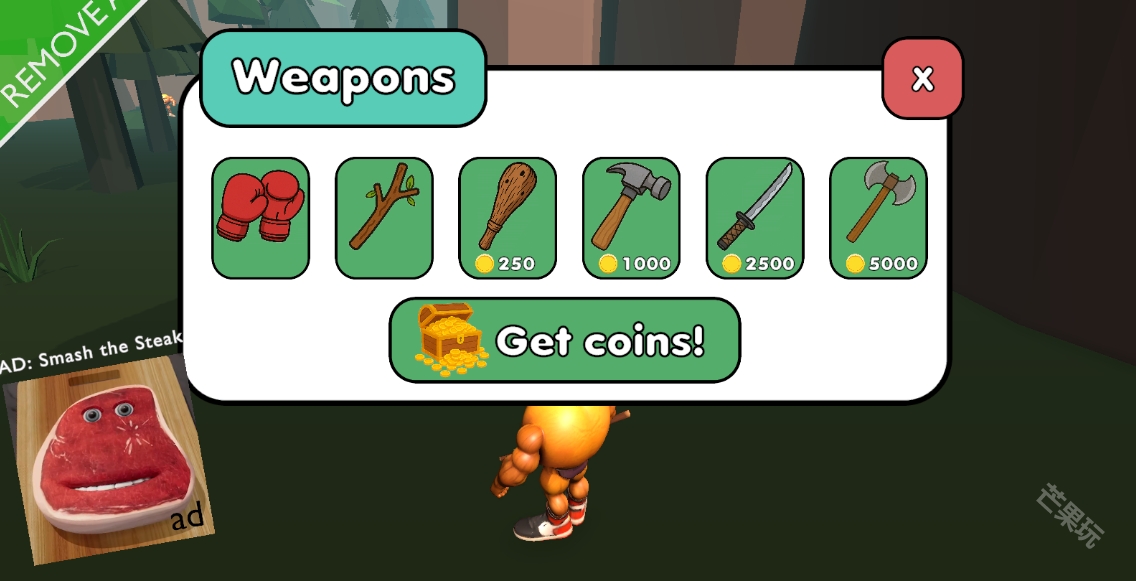1136x581 pixels.
Task: Buy the wooden club for 250 coins
Action: click(507, 217)
